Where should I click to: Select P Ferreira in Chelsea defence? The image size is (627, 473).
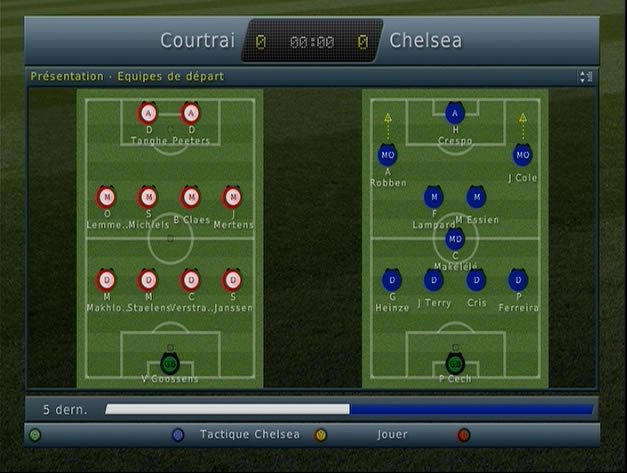[x=518, y=280]
